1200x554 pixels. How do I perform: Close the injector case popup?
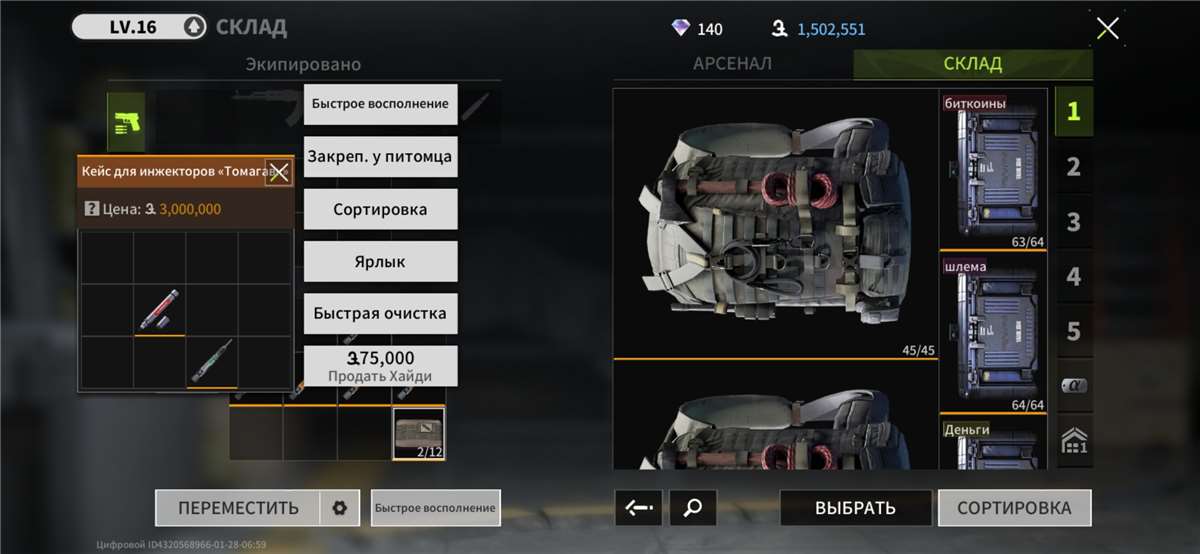278,172
